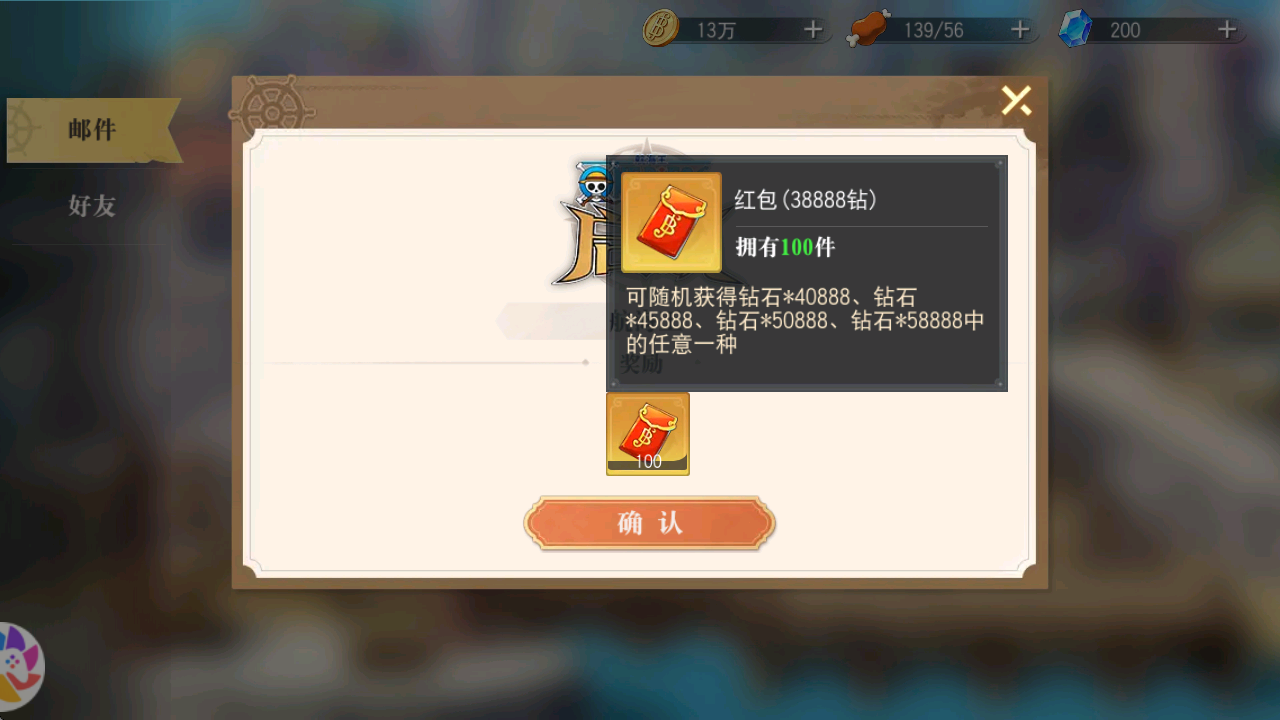Click the red packet icon in the tooltip
1280x720 pixels.
point(670,222)
